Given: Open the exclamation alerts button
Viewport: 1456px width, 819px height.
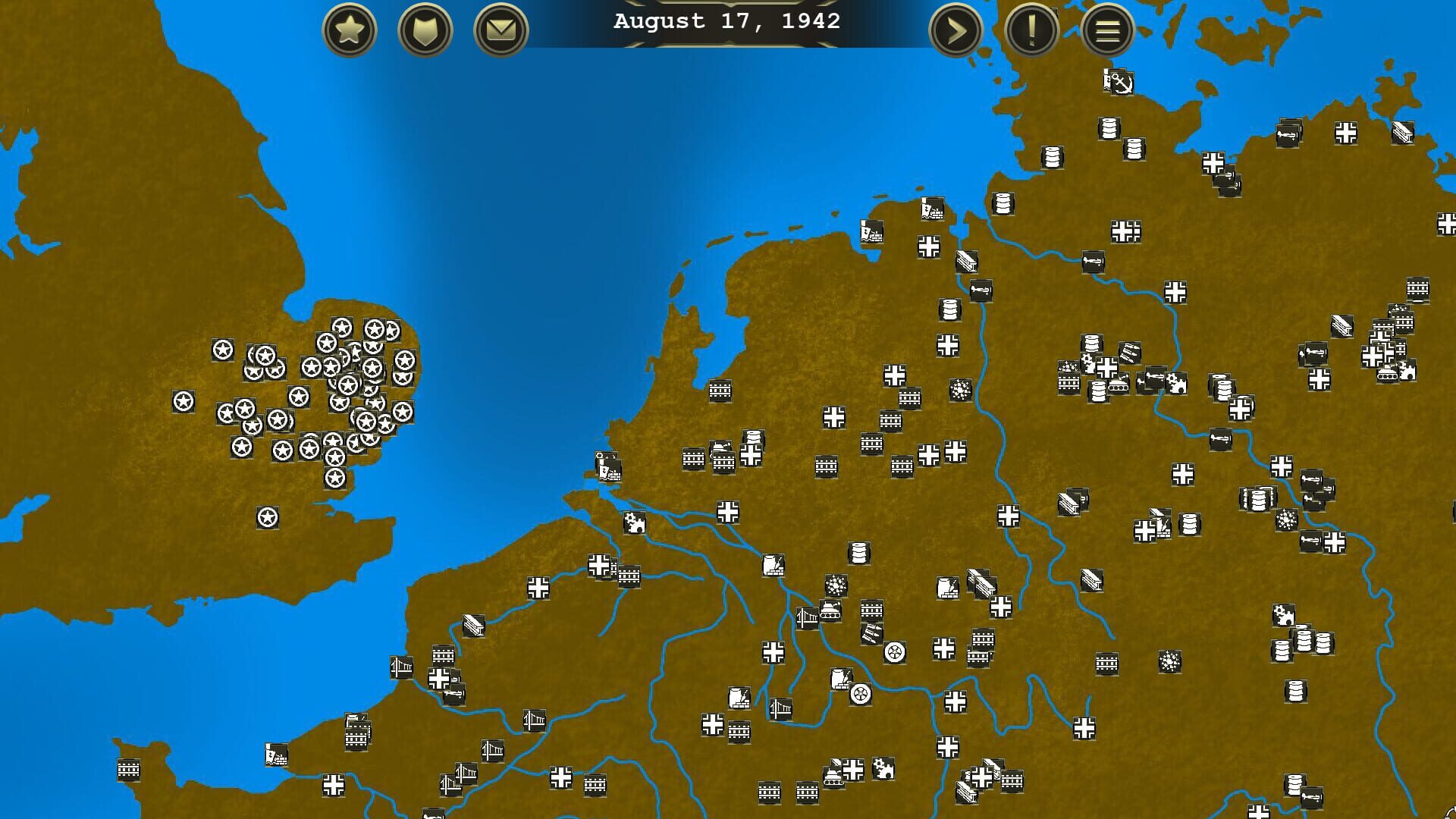Looking at the screenshot, I should (x=1031, y=31).
